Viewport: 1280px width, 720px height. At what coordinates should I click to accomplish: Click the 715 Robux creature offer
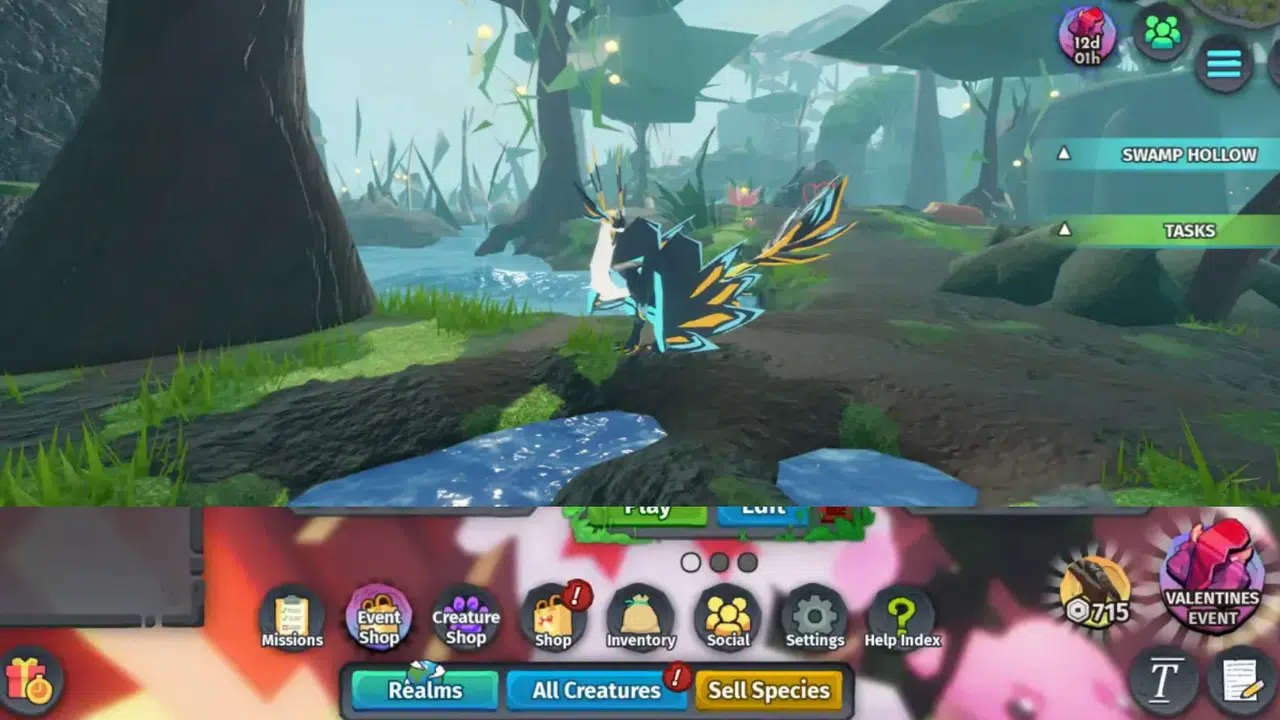pos(1096,591)
